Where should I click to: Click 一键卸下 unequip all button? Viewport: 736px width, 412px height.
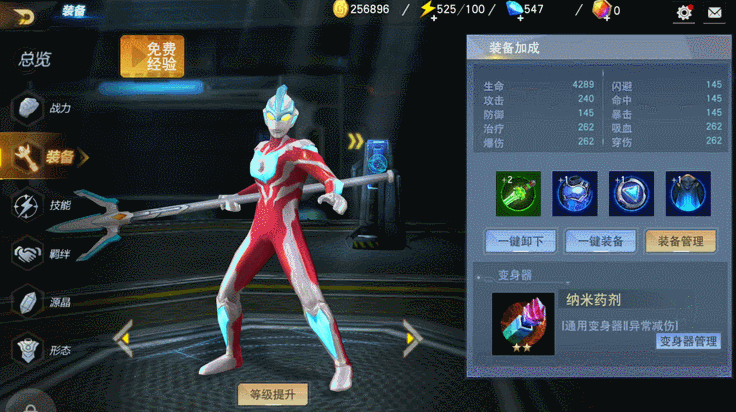520,241
